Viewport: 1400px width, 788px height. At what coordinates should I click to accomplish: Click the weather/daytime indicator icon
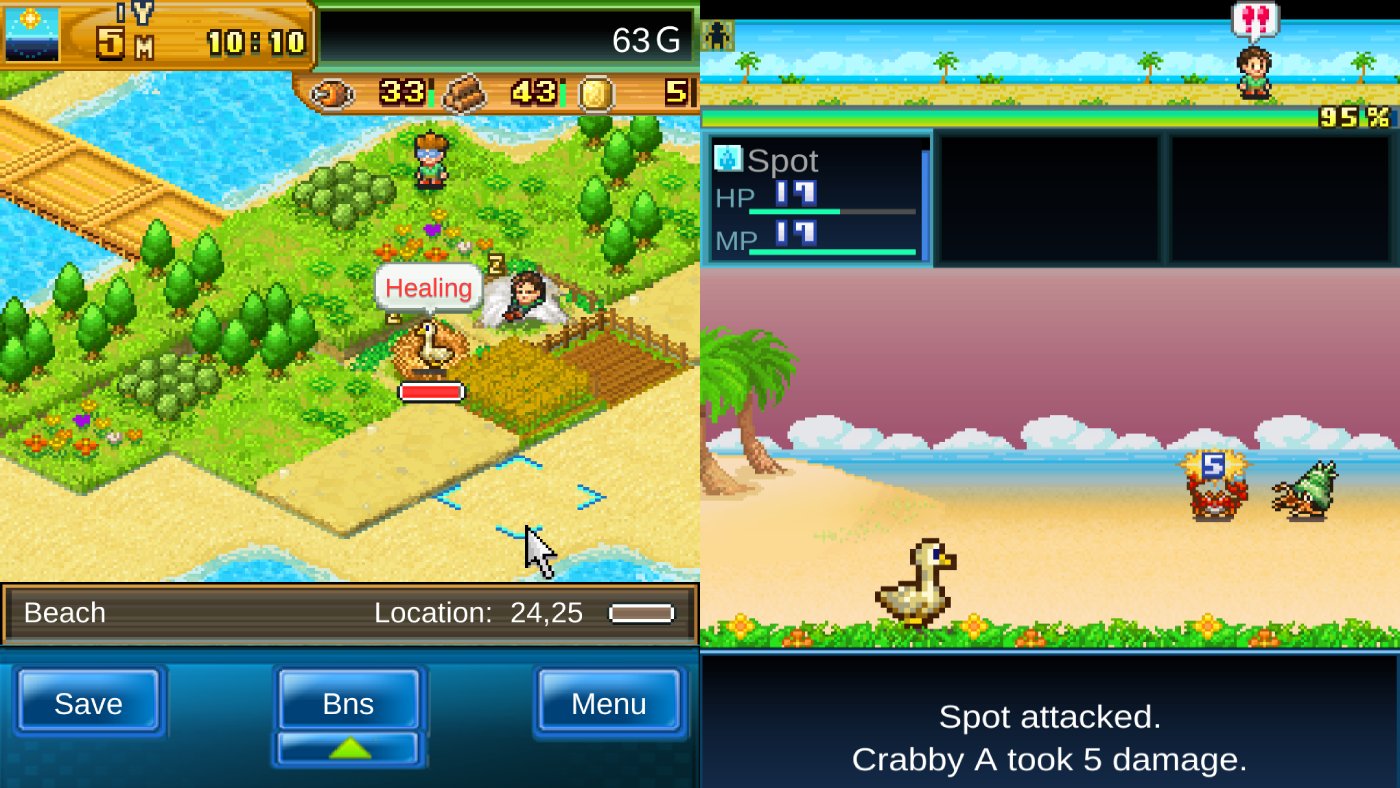click(x=31, y=31)
